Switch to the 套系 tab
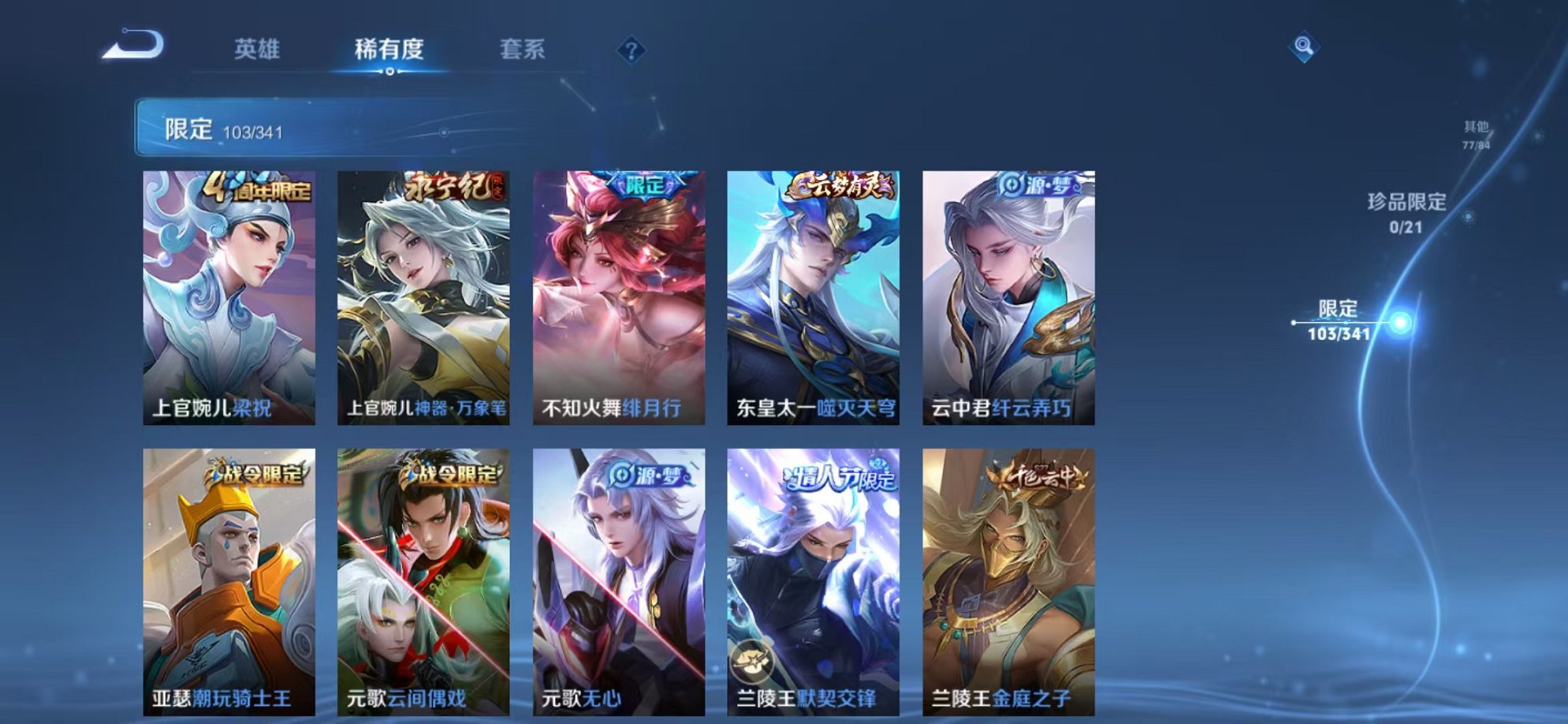Screen dimensions: 1568x724 tap(523, 49)
